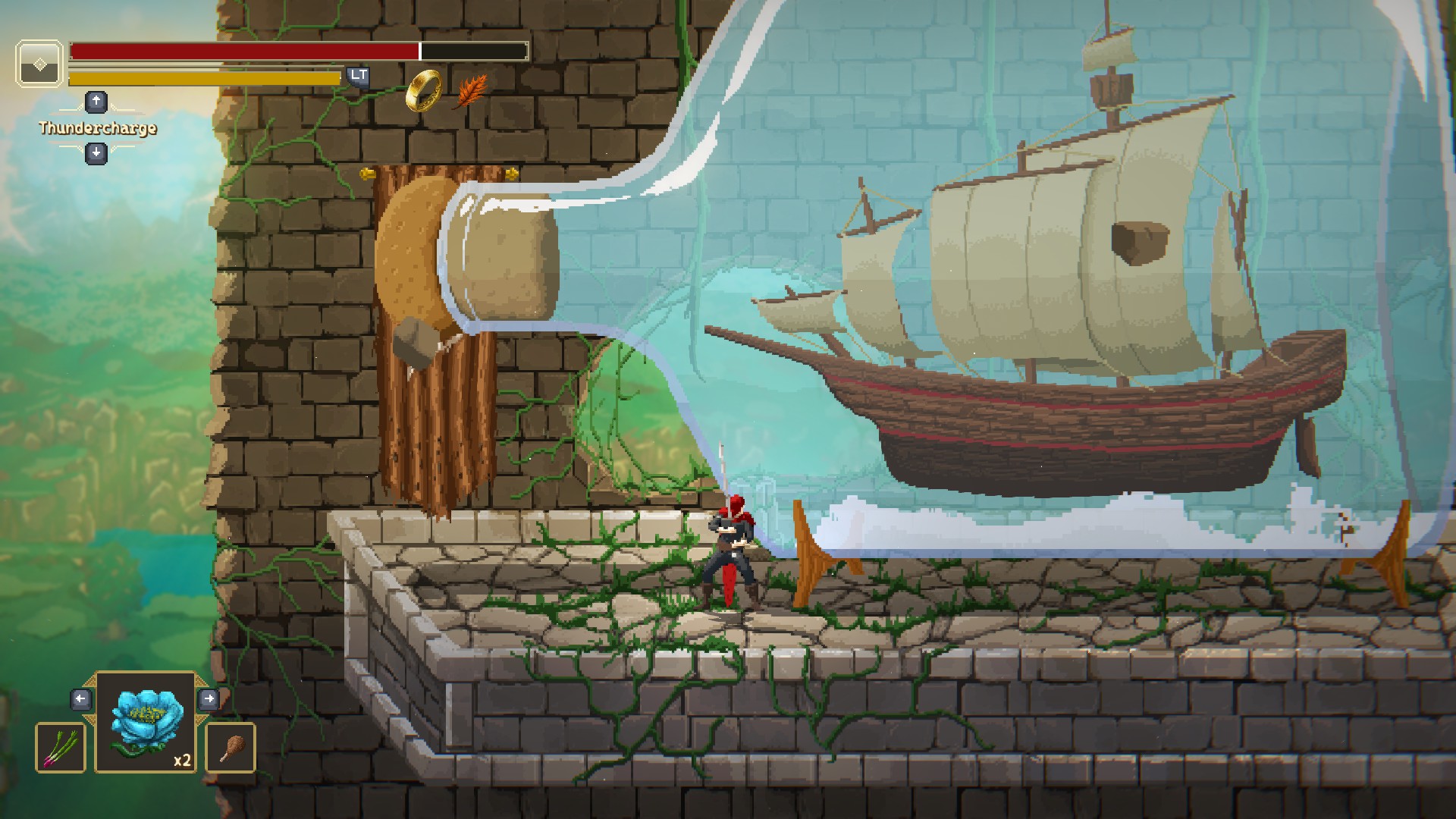
Task: Pick the roasted drumstick item slot
Action: coord(231,747)
